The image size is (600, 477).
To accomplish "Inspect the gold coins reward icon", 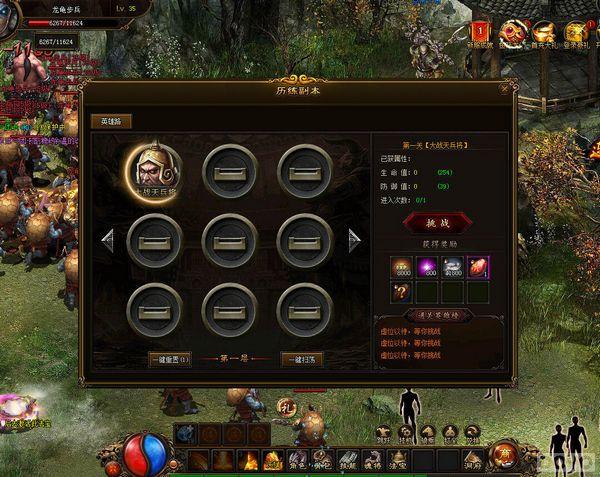I will pos(400,267).
